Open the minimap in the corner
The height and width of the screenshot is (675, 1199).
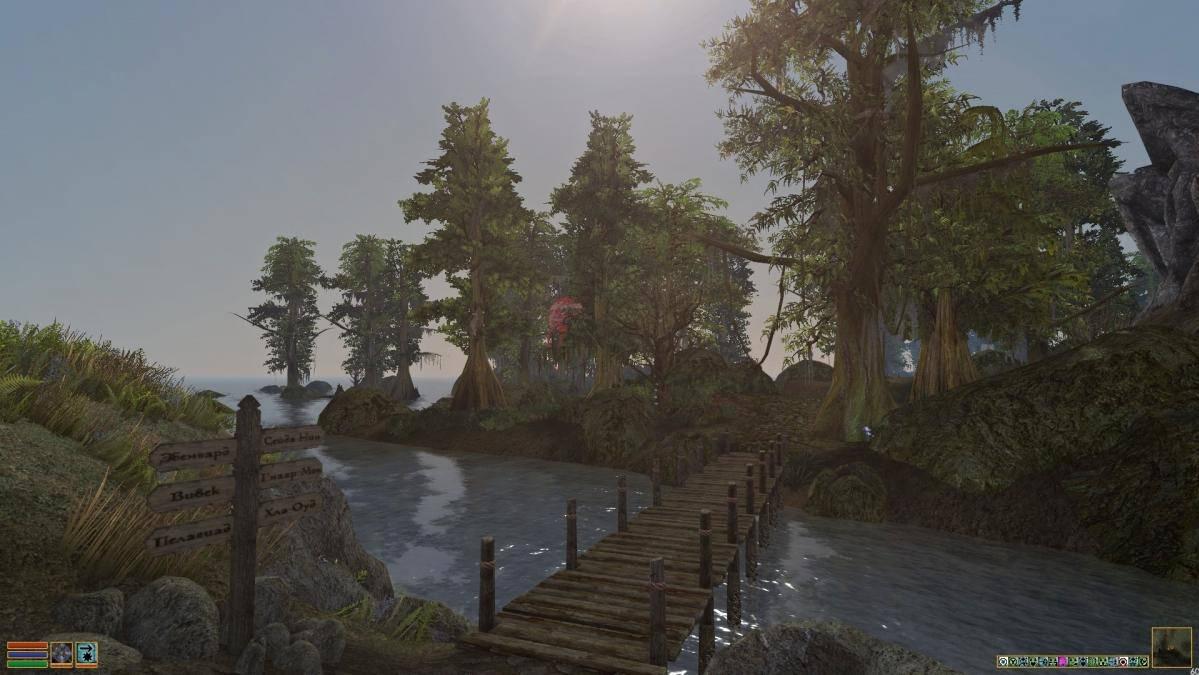1171,647
